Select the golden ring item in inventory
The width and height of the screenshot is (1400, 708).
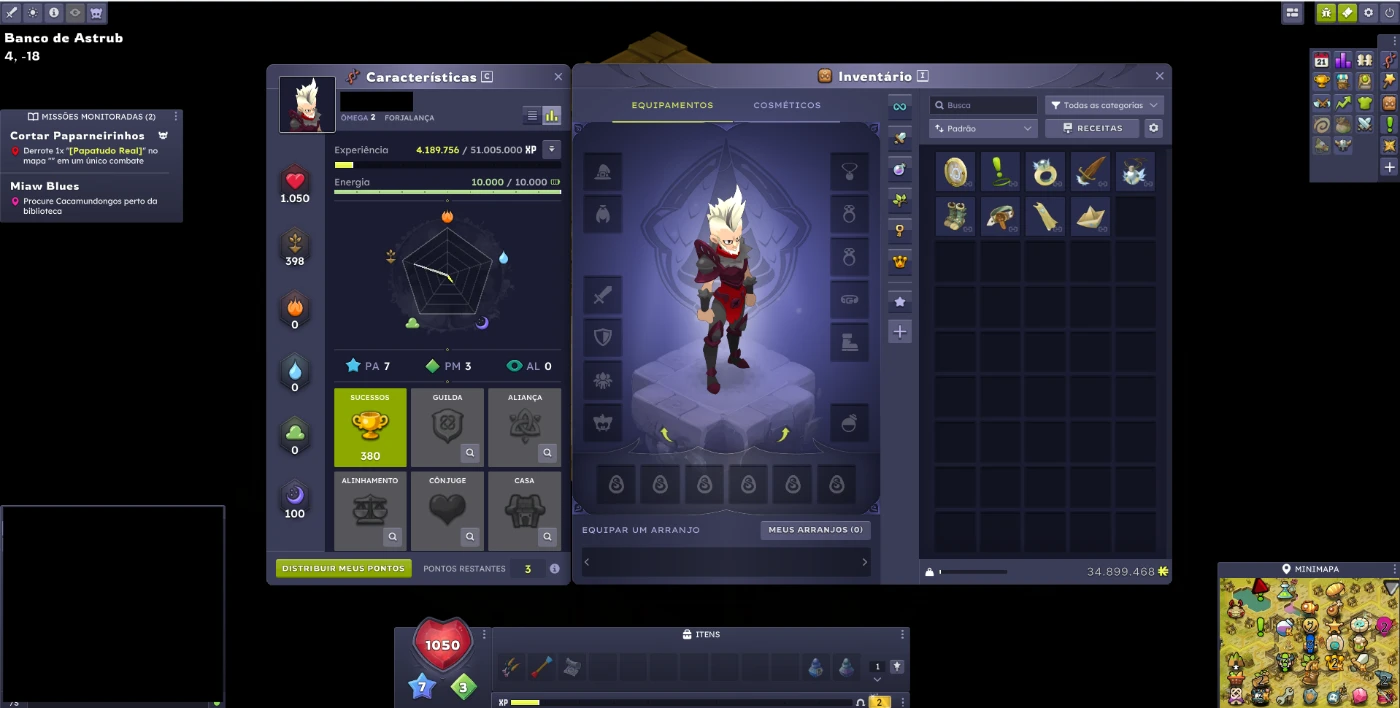point(1045,172)
